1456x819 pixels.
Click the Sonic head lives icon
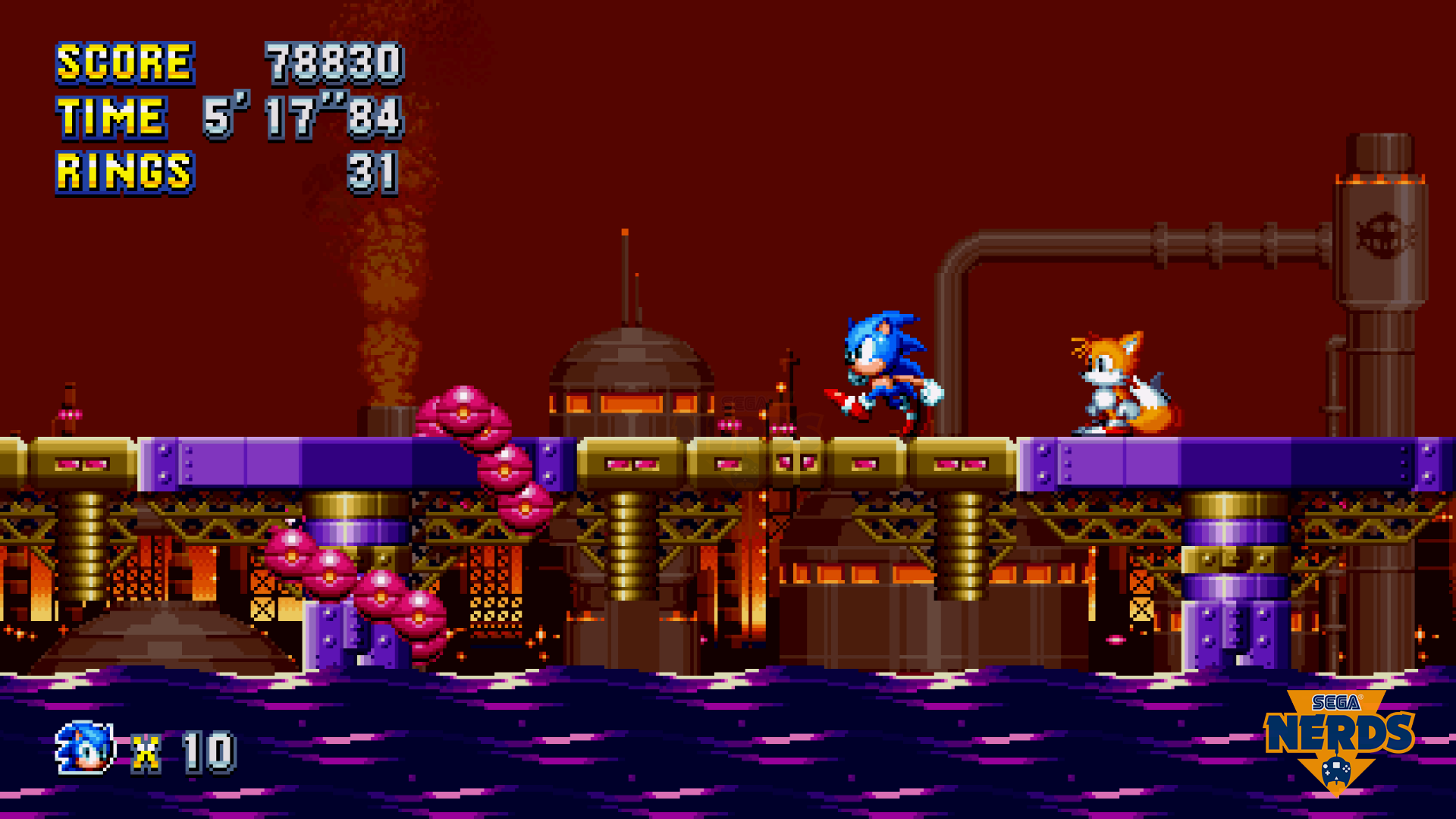point(85,748)
